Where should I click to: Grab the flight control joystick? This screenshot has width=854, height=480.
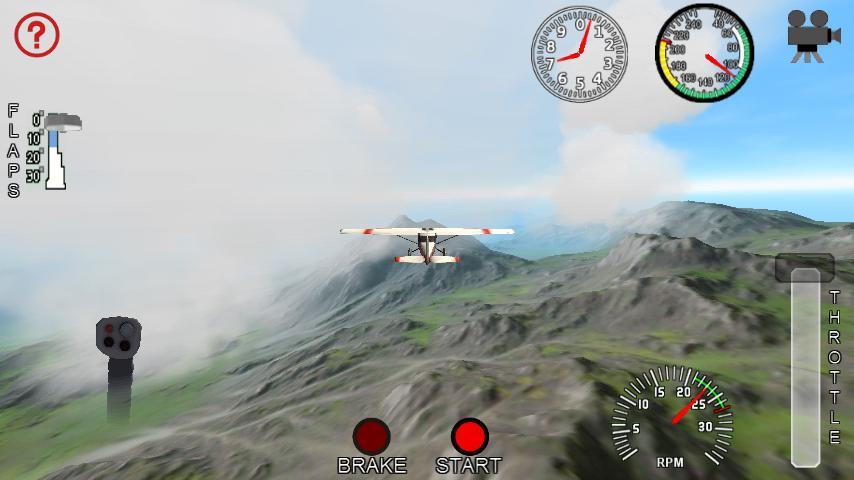pyautogui.click(x=118, y=337)
